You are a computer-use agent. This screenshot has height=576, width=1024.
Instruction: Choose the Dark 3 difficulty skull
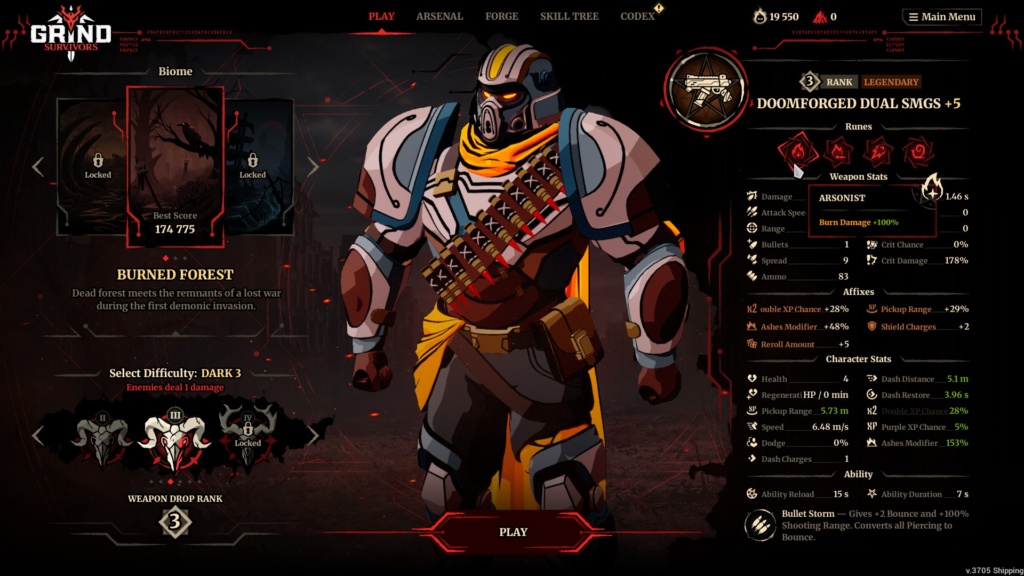click(175, 434)
